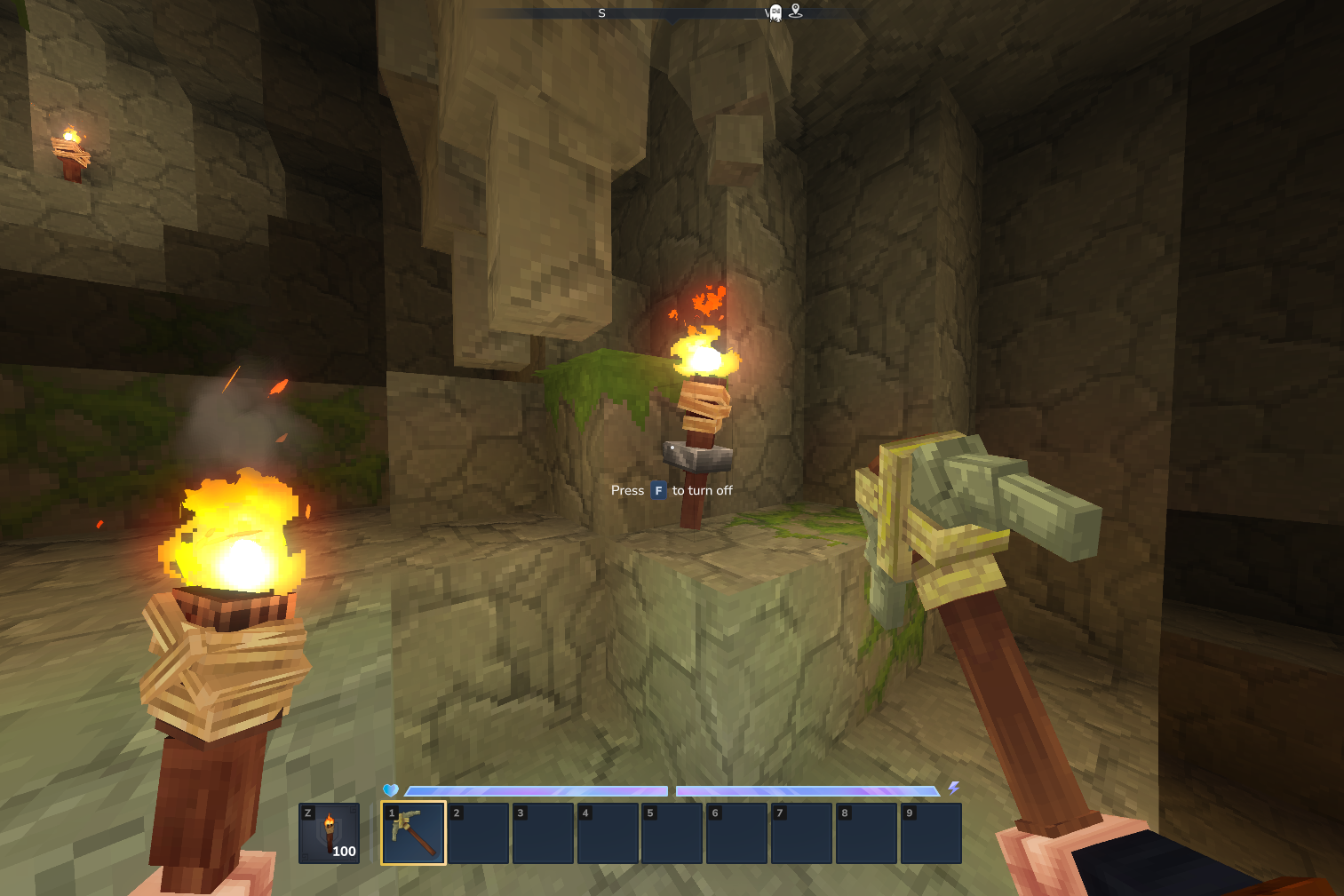Viewport: 1344px width, 896px height.
Task: Open hotbar slot 5
Action: (x=672, y=832)
